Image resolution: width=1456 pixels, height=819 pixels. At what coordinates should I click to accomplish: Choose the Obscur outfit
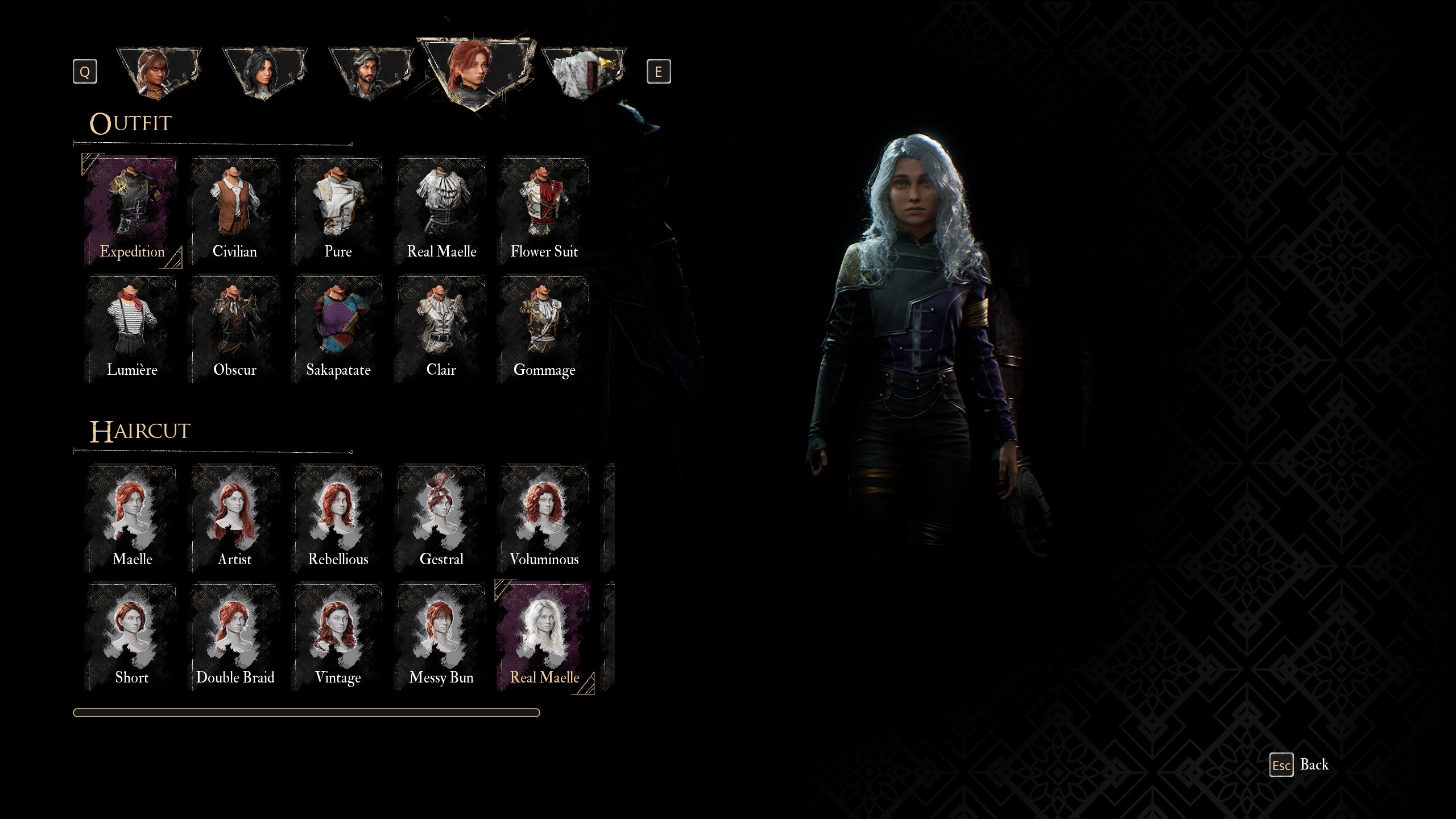coord(234,330)
